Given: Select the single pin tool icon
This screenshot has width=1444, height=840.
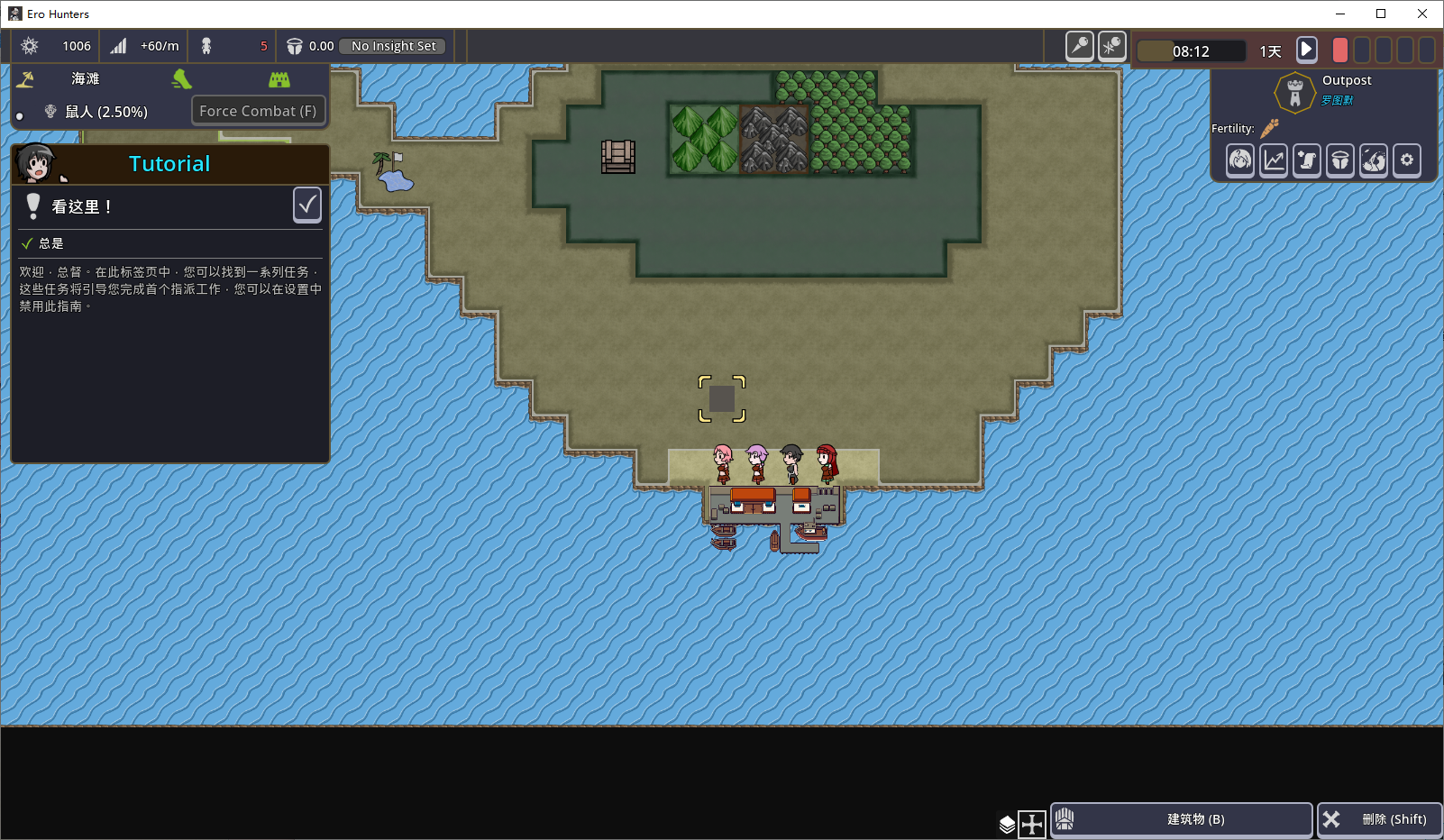Looking at the screenshot, I should point(1079,46).
